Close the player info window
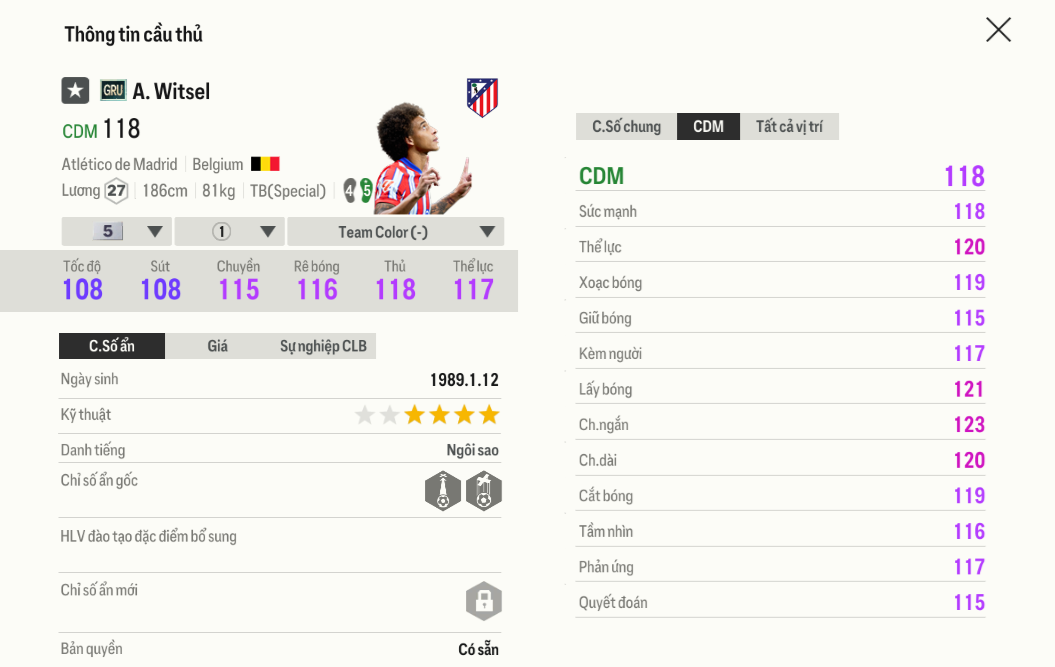This screenshot has height=667, width=1055. (998, 30)
